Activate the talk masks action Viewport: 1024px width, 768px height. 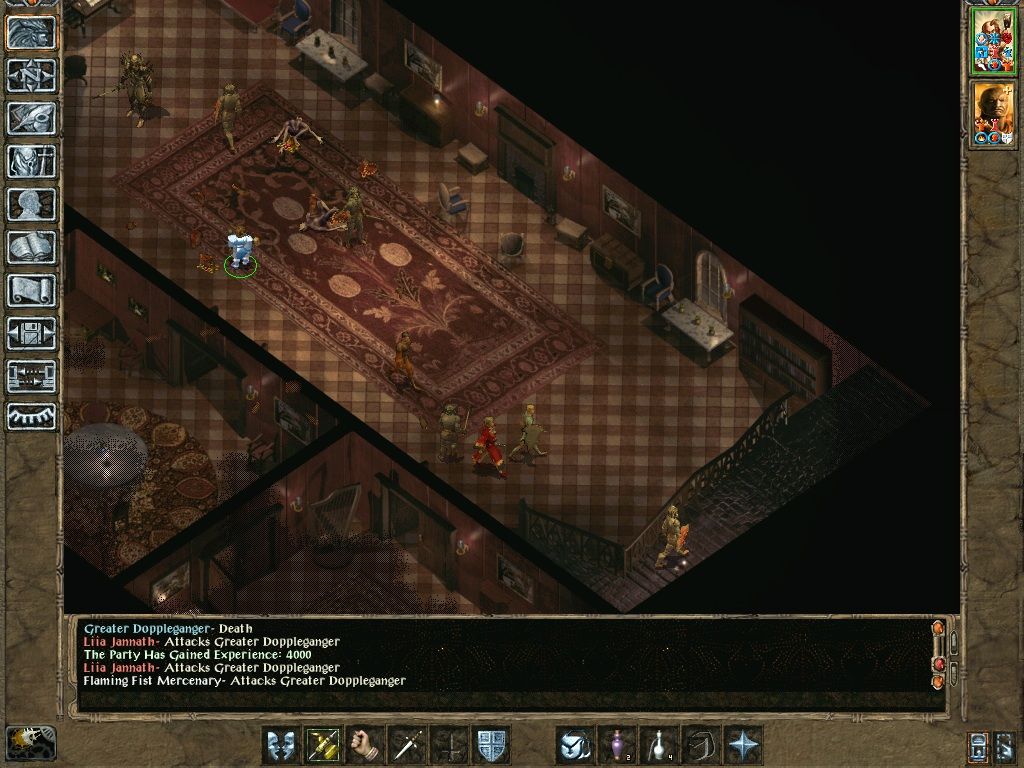[281, 745]
